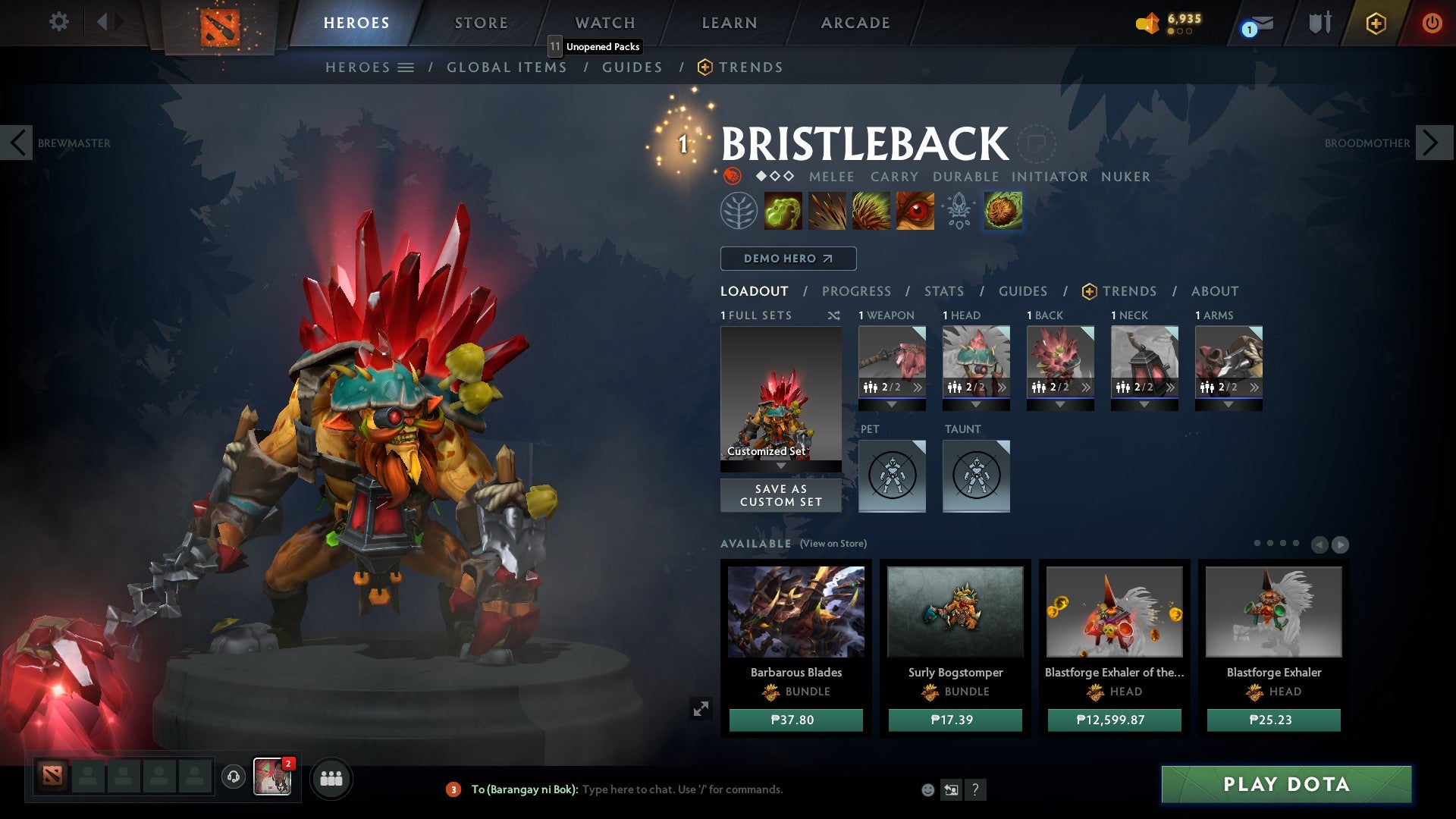Open the chat emoticon picker
The width and height of the screenshot is (1456, 819).
click(927, 789)
